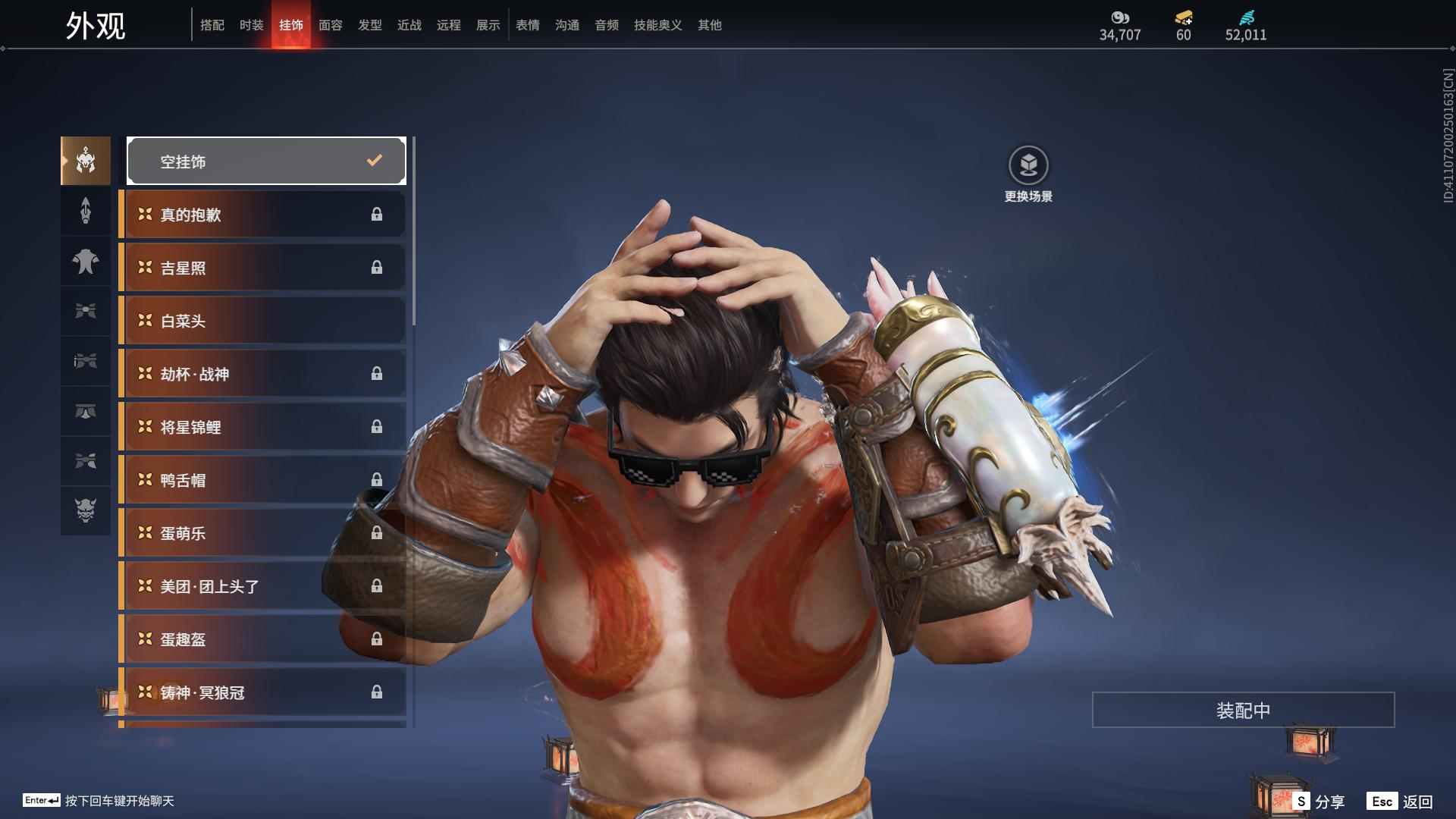Pick the 白菜头 accessory
Screen dimensions: 1456x819
263,321
